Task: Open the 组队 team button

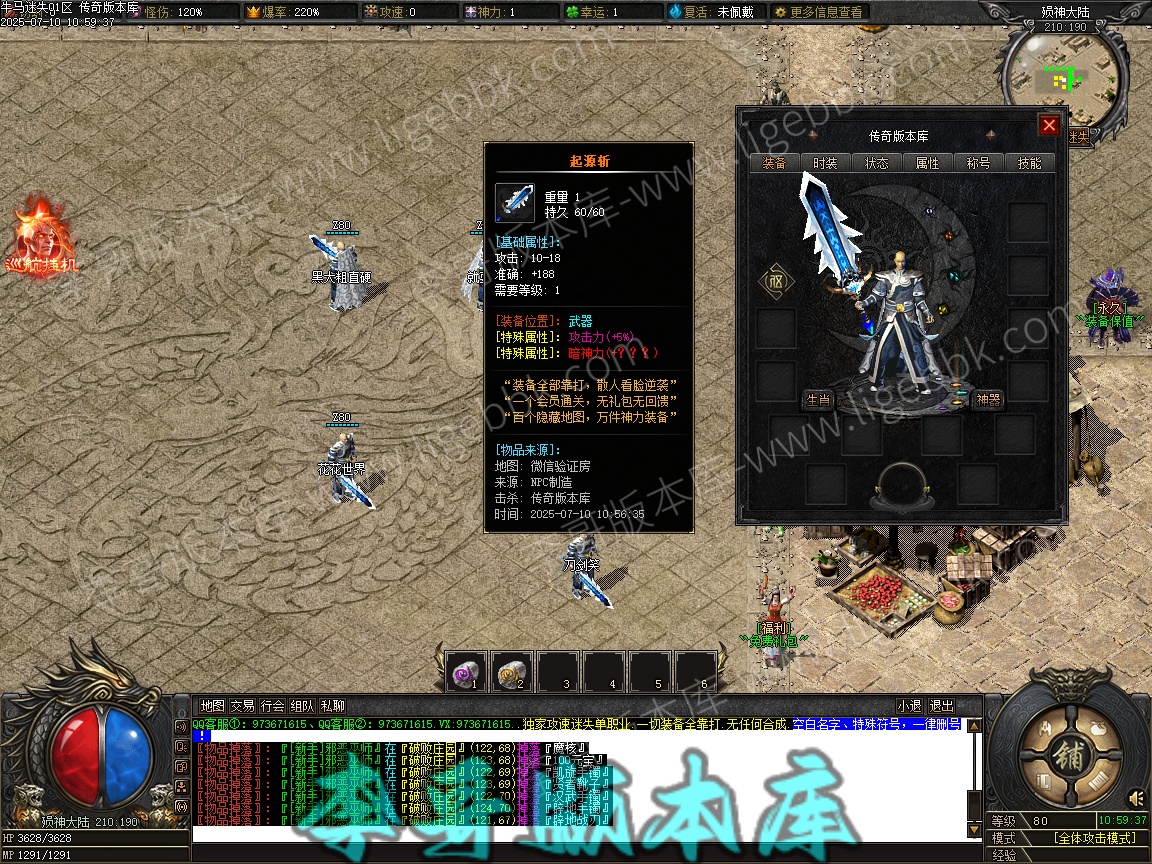Action: pos(302,706)
